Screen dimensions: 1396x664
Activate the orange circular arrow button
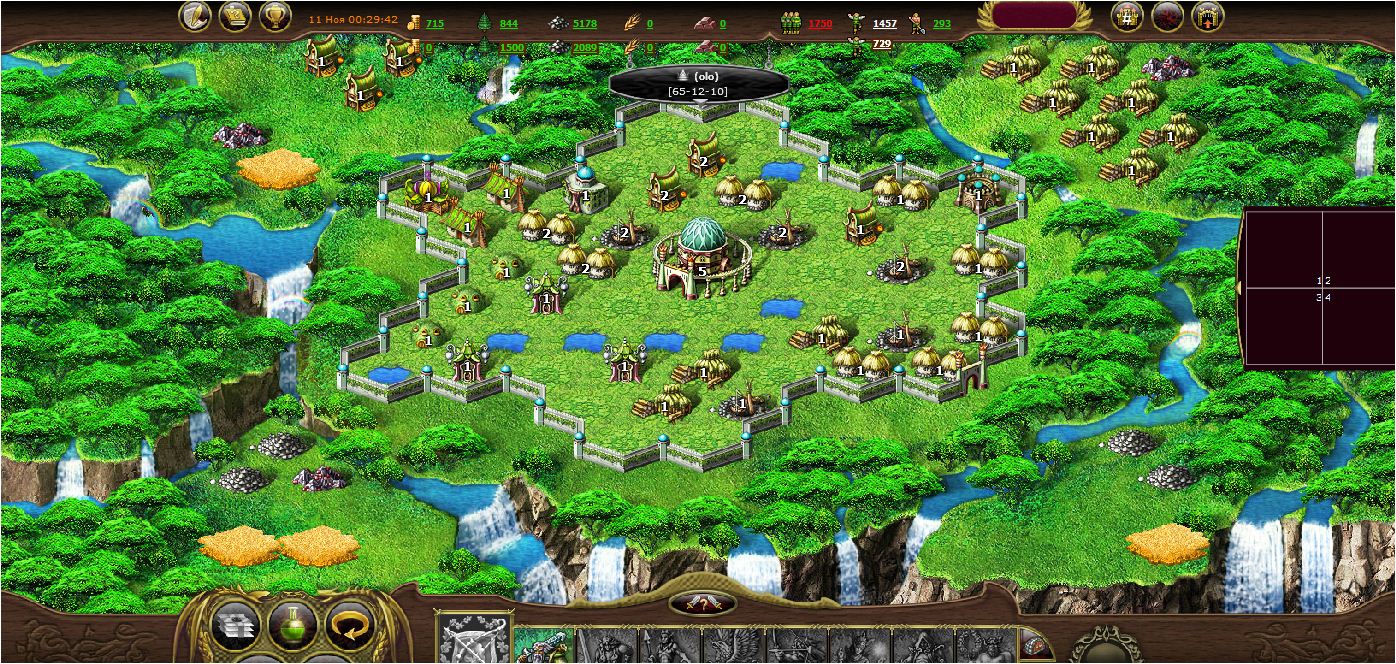(349, 628)
